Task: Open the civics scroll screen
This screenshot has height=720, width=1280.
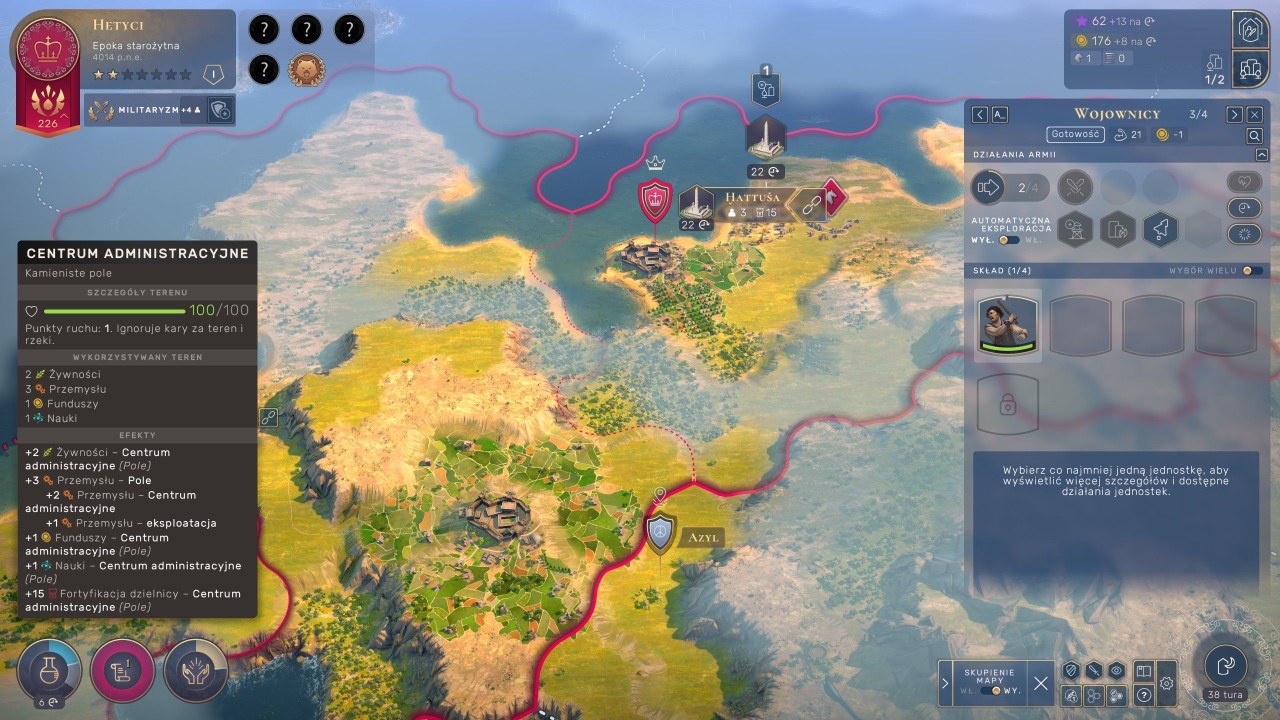Action: (x=123, y=670)
